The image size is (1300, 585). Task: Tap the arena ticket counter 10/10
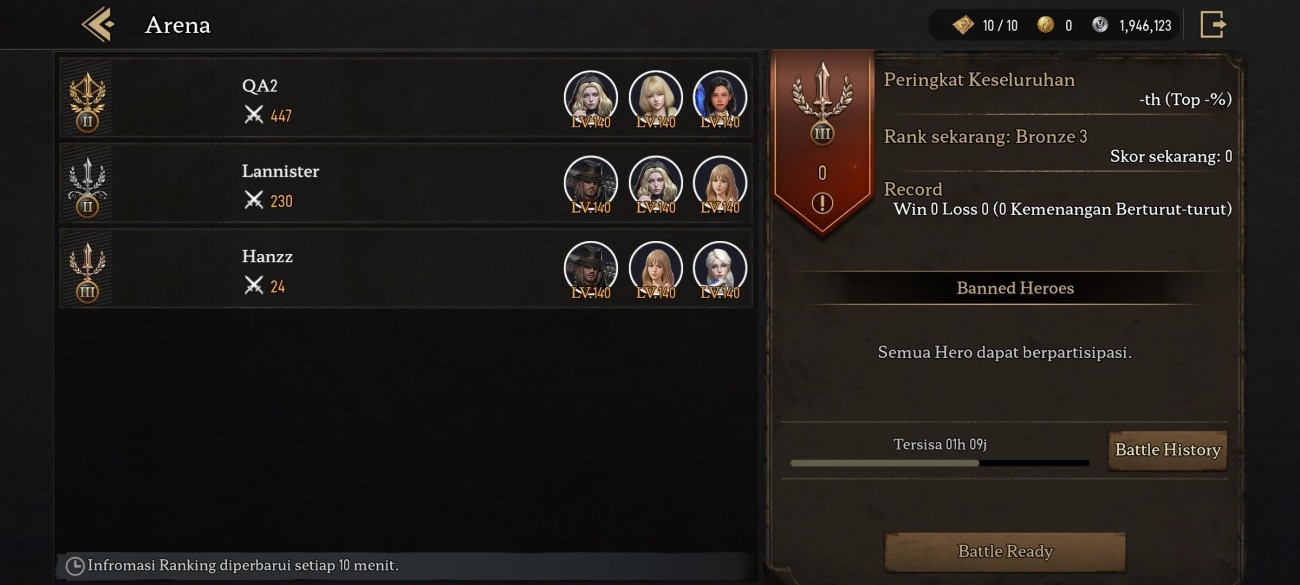(x=986, y=25)
